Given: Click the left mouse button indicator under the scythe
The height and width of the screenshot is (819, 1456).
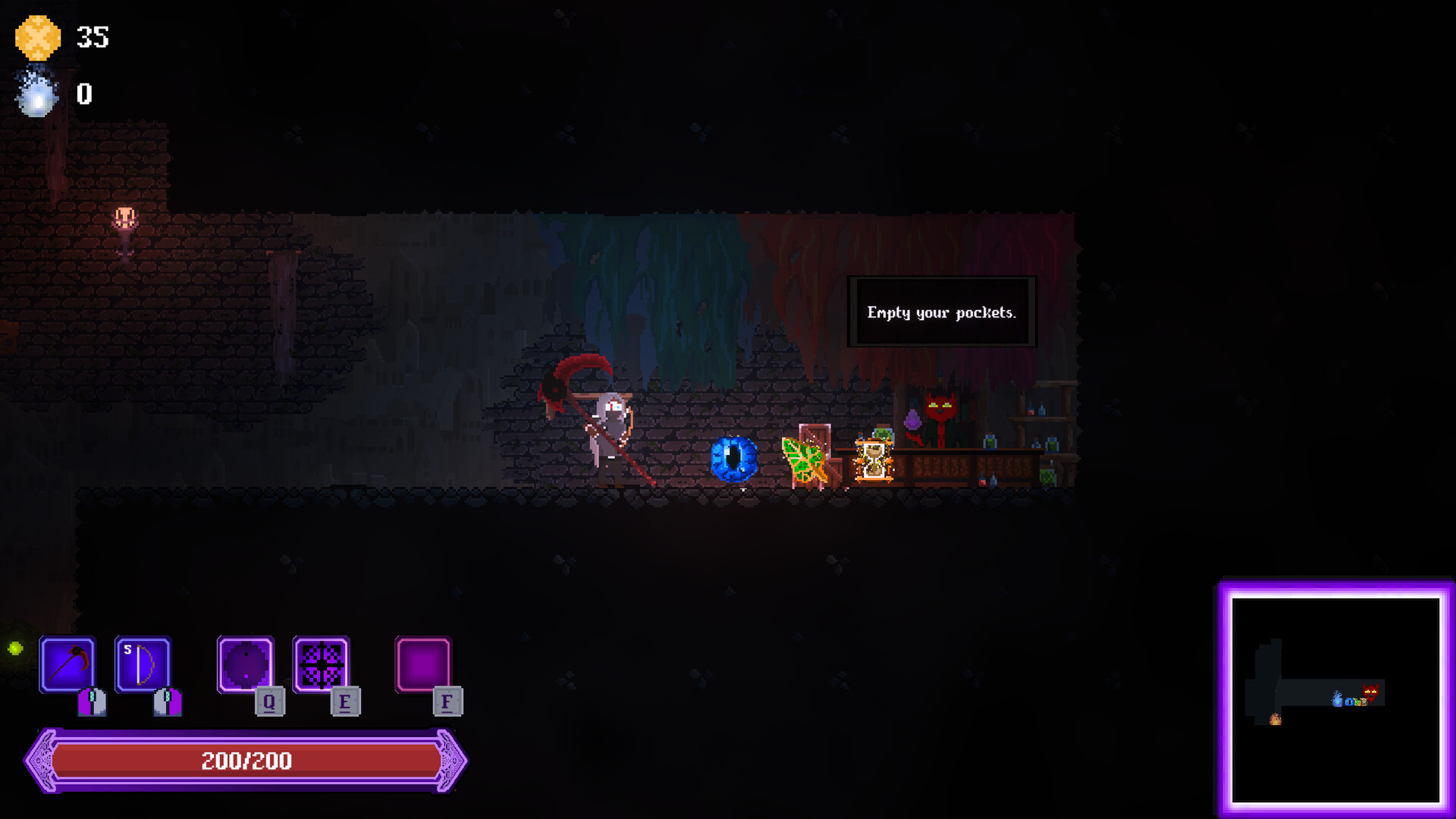Looking at the screenshot, I should coord(93,701).
